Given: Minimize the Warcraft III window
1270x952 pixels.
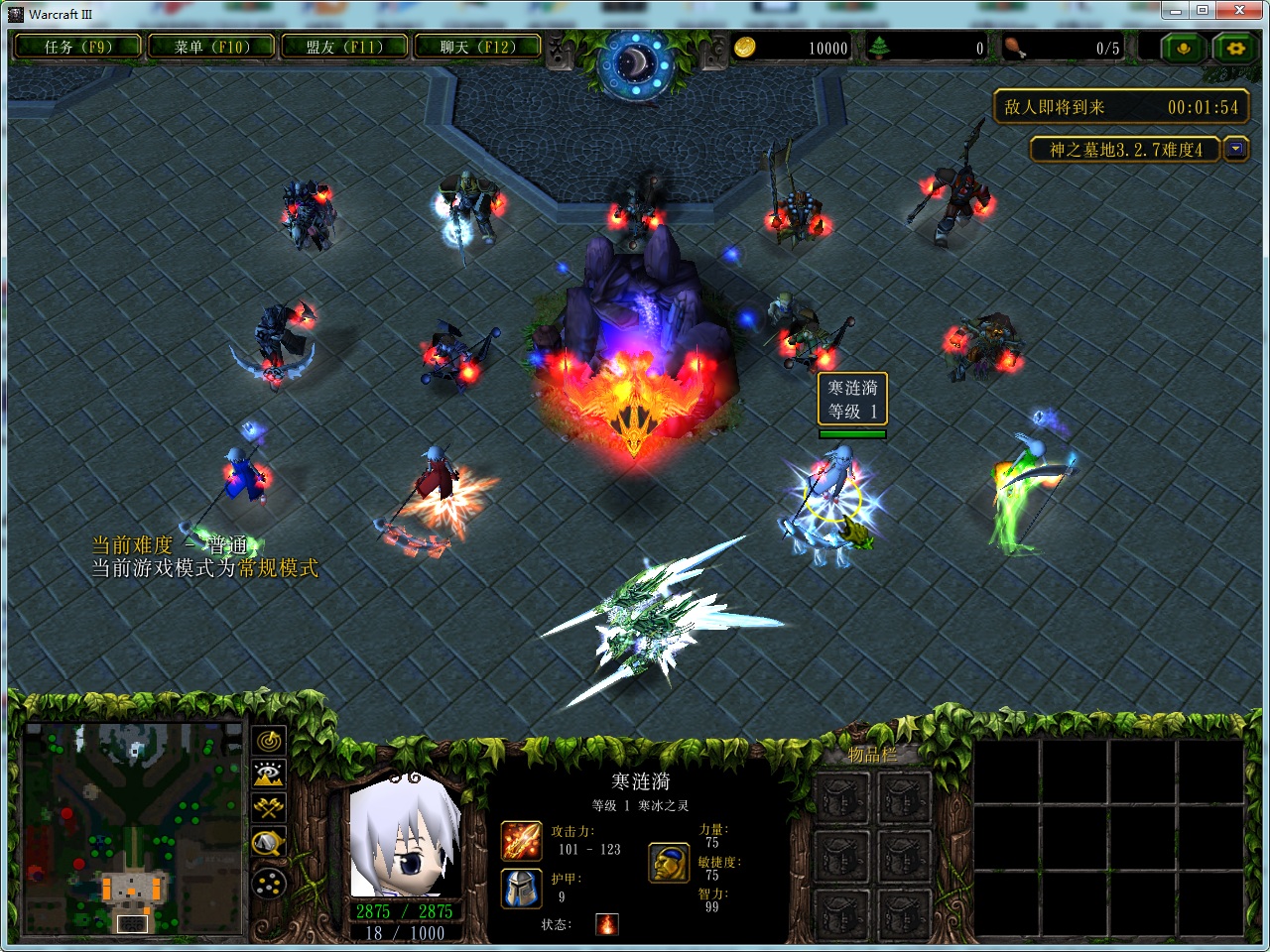Looking at the screenshot, I should point(1176,11).
